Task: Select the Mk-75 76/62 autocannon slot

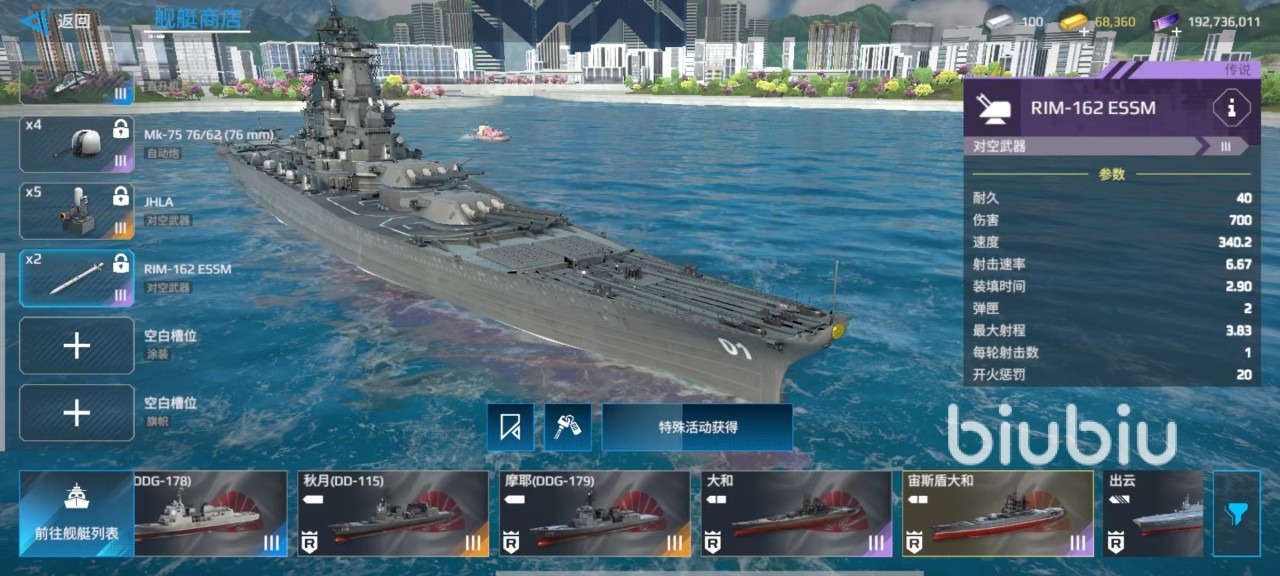Action: [x=77, y=143]
